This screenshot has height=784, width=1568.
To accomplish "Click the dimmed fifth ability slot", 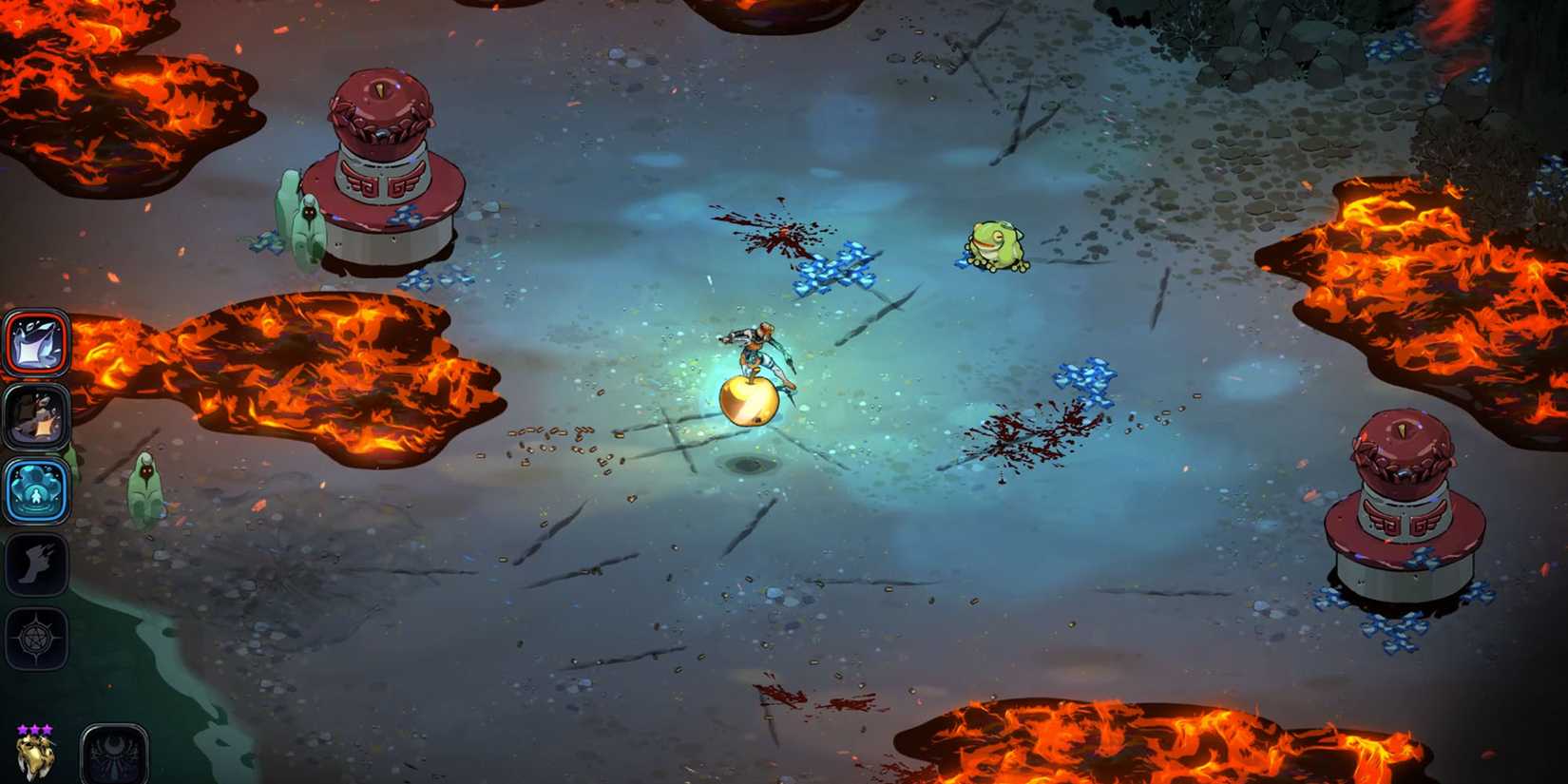I will tap(38, 639).
